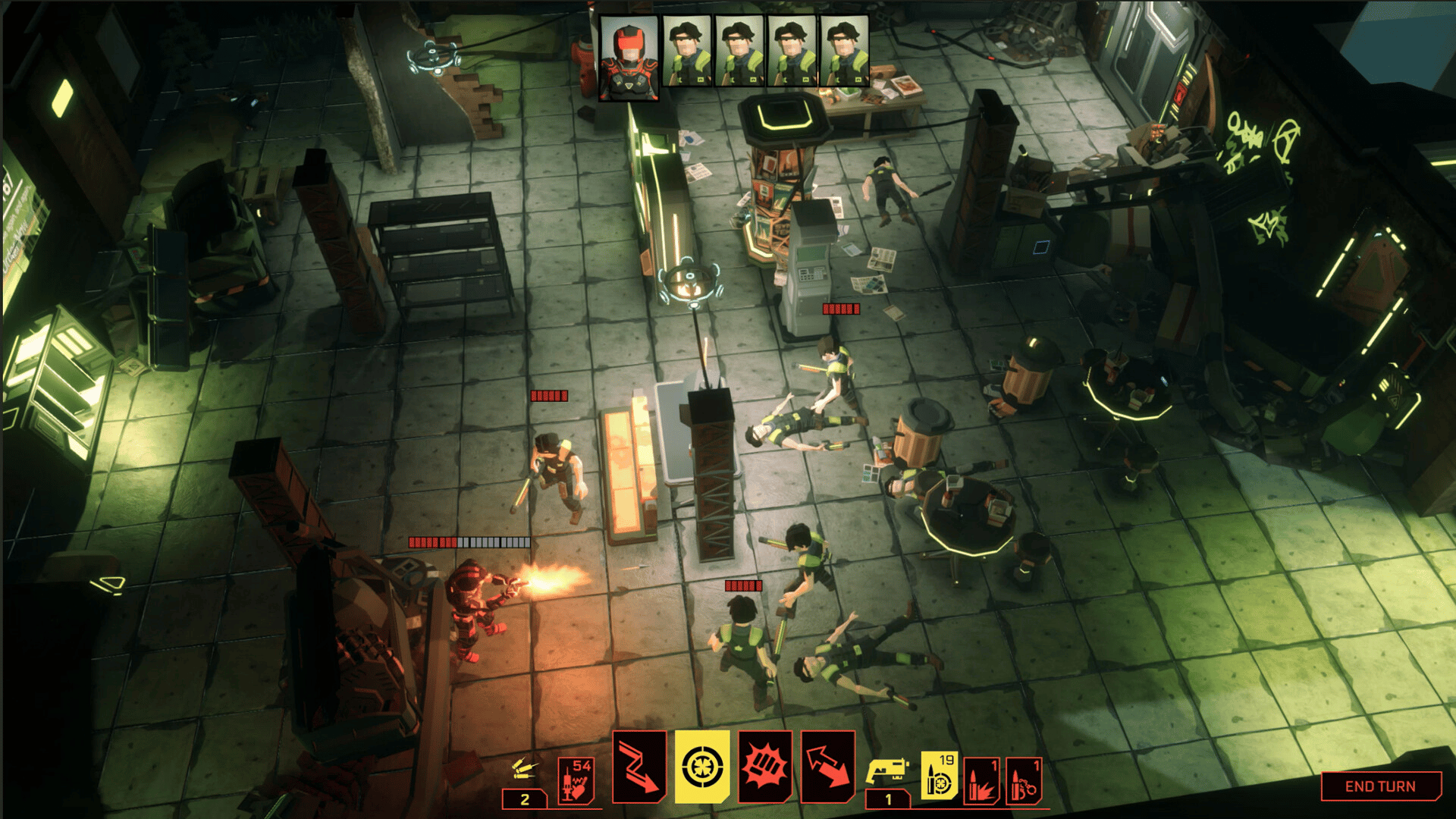Pick the handcuff bullet ammo type
Viewport: 1456px width, 819px height.
coord(1025,781)
